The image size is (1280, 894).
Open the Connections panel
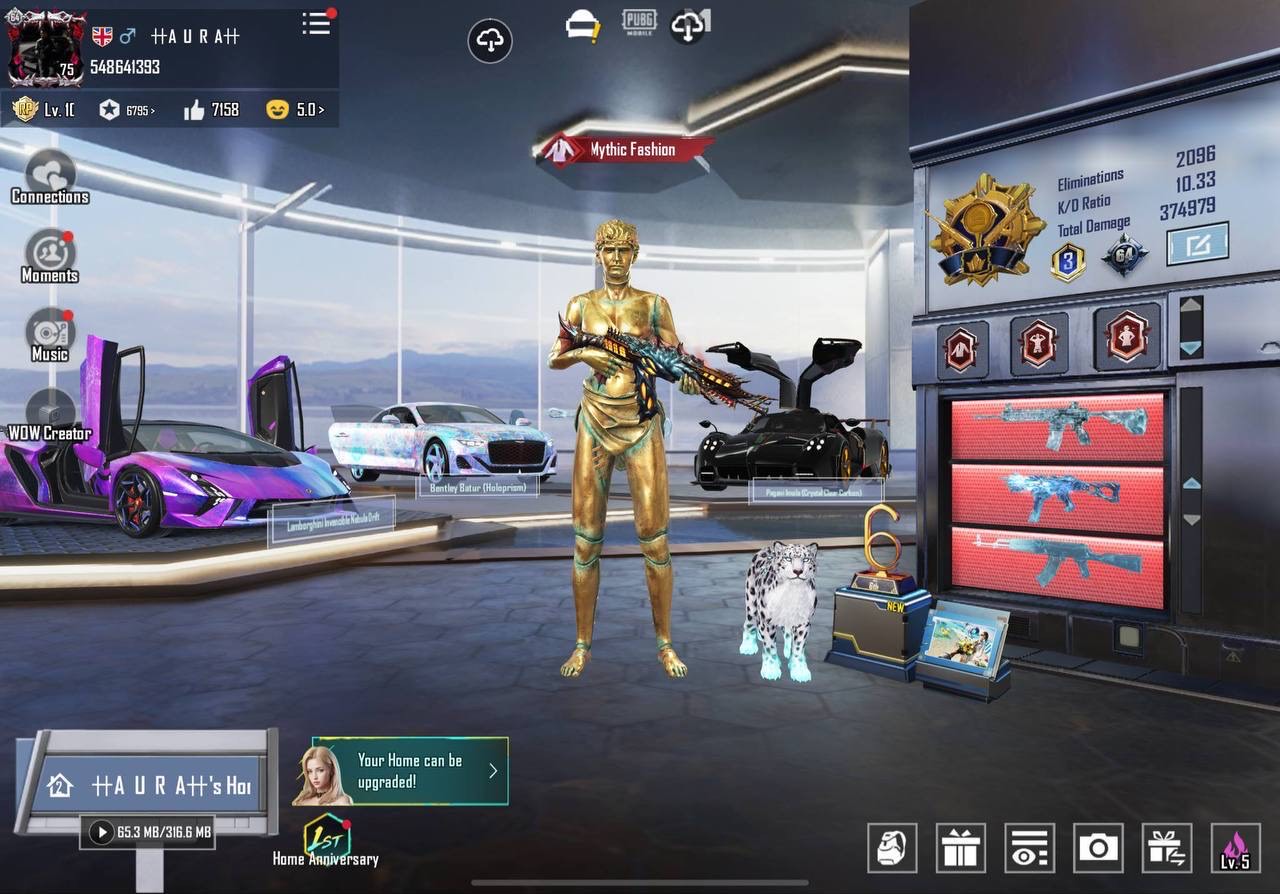point(50,178)
